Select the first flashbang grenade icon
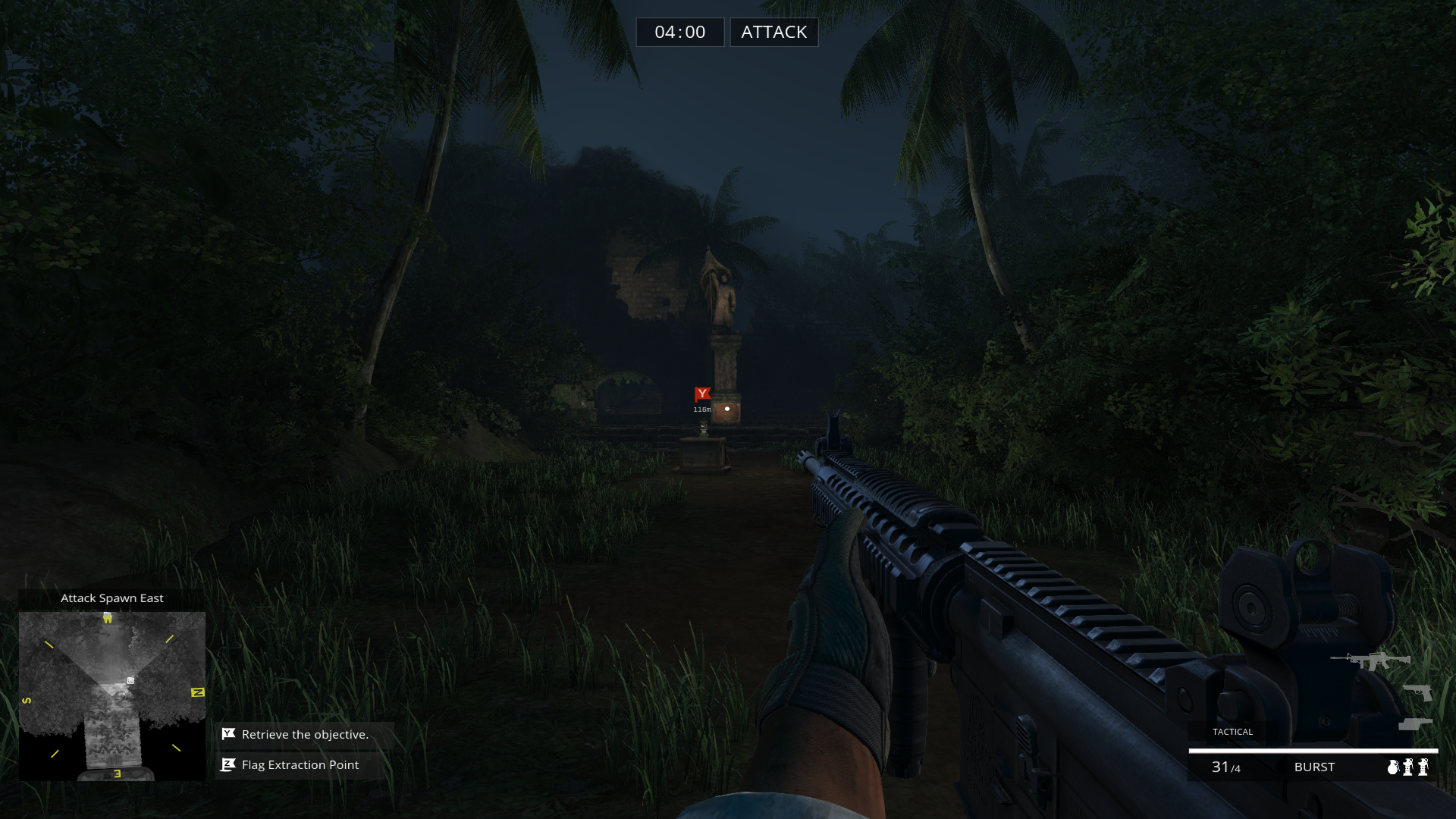The image size is (1456, 819). coord(1407,767)
